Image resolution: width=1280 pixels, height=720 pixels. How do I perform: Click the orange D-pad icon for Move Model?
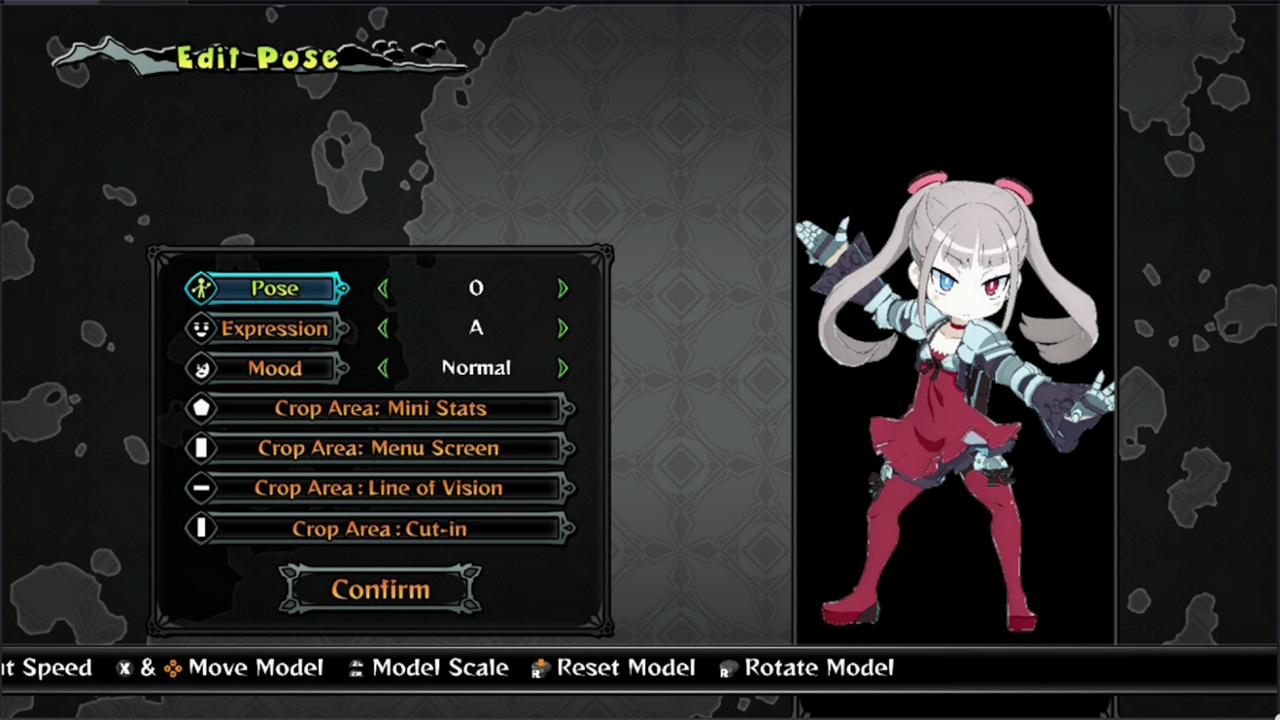pyautogui.click(x=174, y=668)
